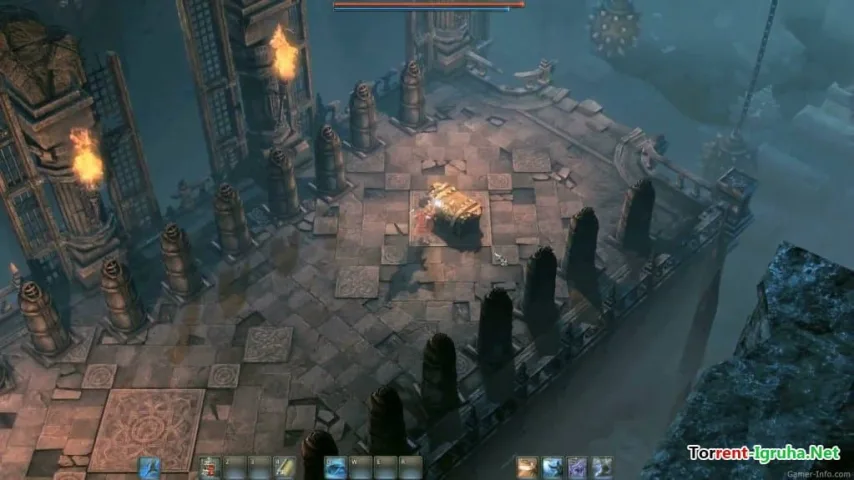The height and width of the screenshot is (480, 854).
Task: Select the golden scroll hotbar slot
Action: coord(285,467)
